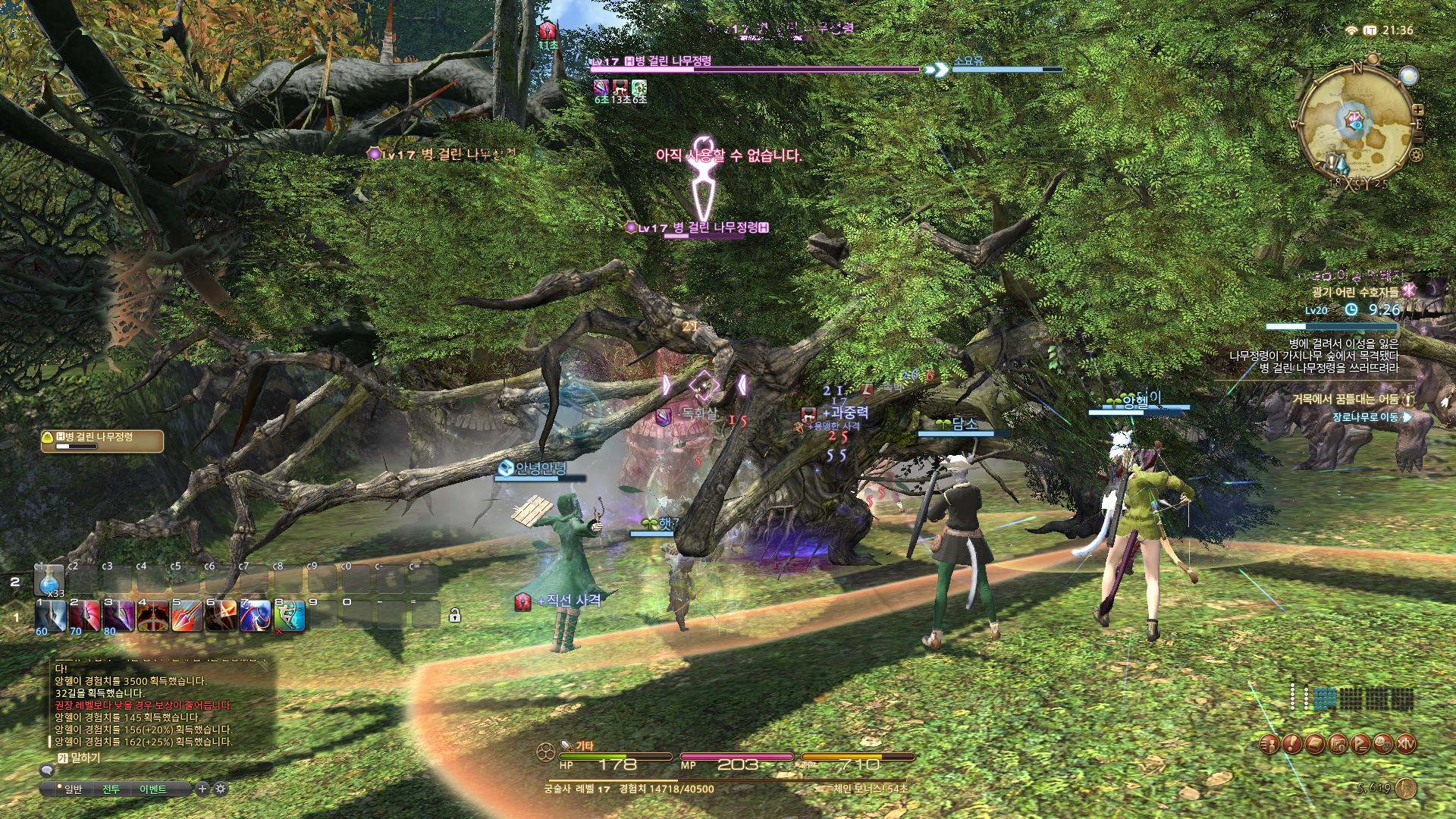Select the 일반 chat tab

point(73,789)
